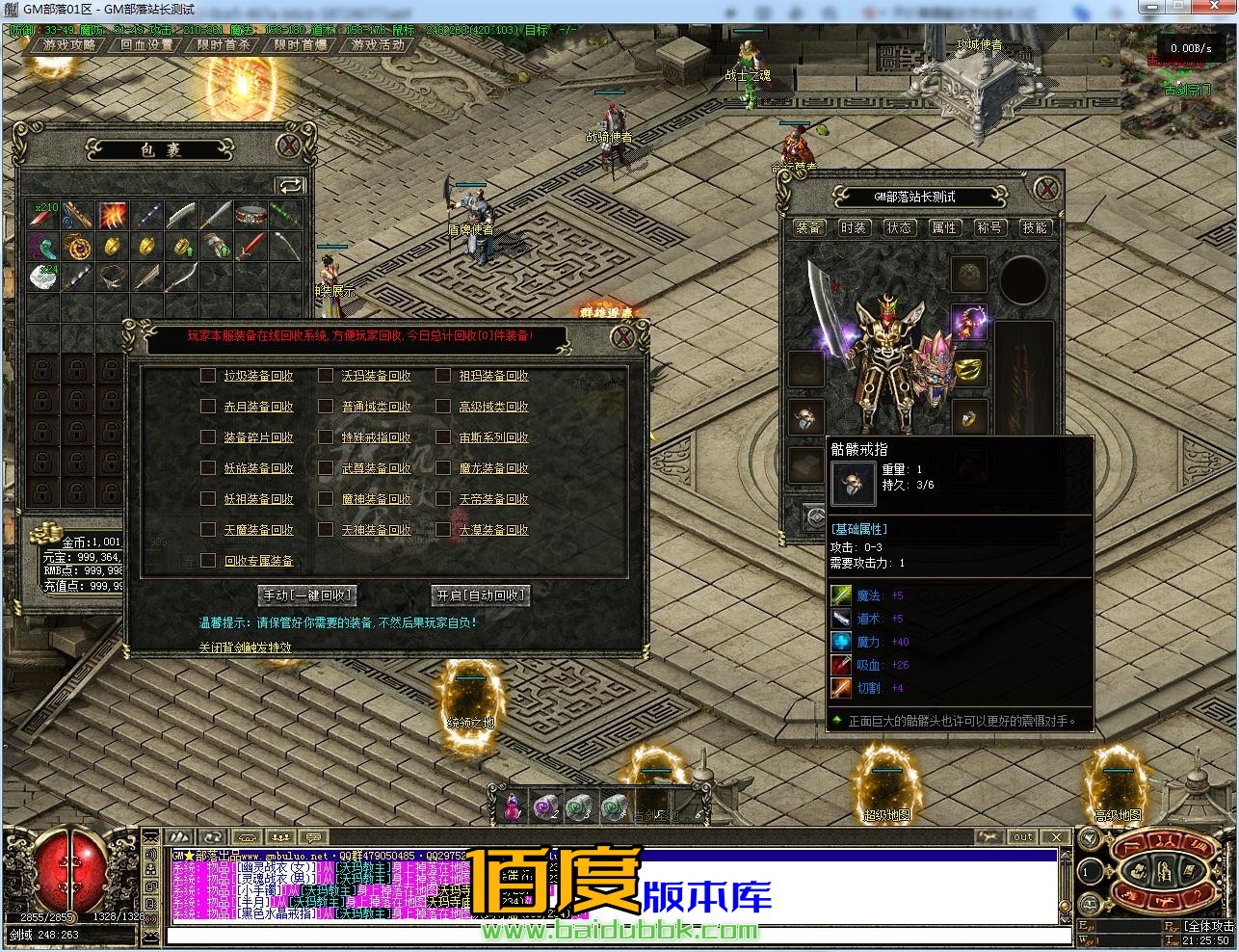This screenshot has width=1239, height=952.
Task: Select the red studded bracelet in the bag
Action: [x=251, y=216]
